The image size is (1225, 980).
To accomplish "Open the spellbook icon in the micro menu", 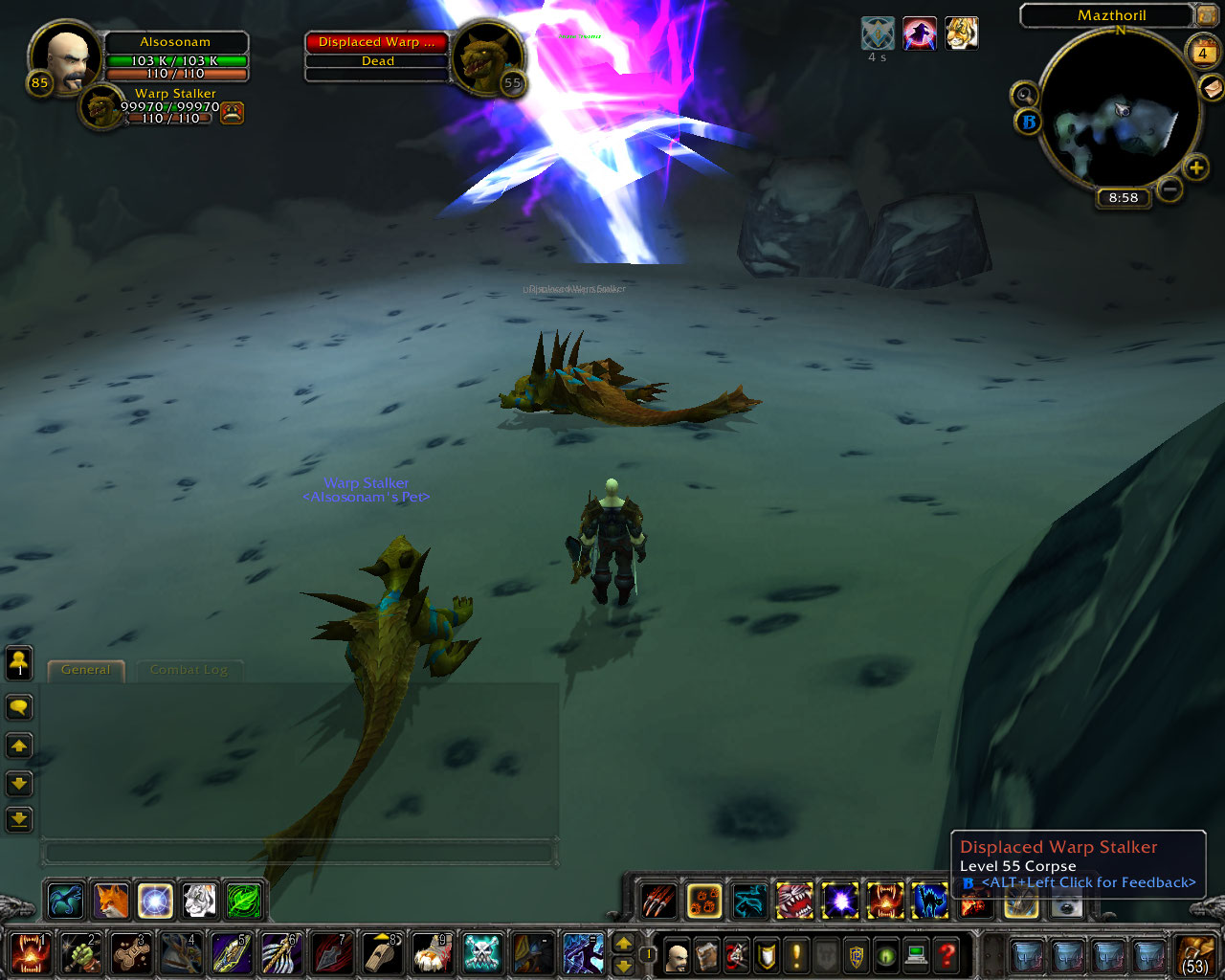I will pyautogui.click(x=706, y=955).
